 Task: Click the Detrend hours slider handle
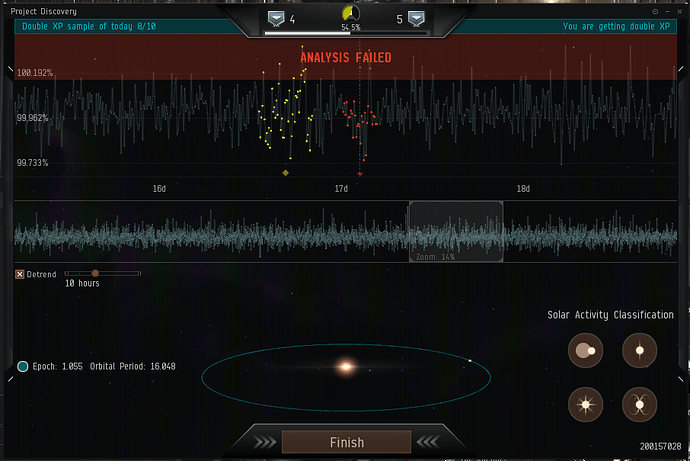point(95,273)
